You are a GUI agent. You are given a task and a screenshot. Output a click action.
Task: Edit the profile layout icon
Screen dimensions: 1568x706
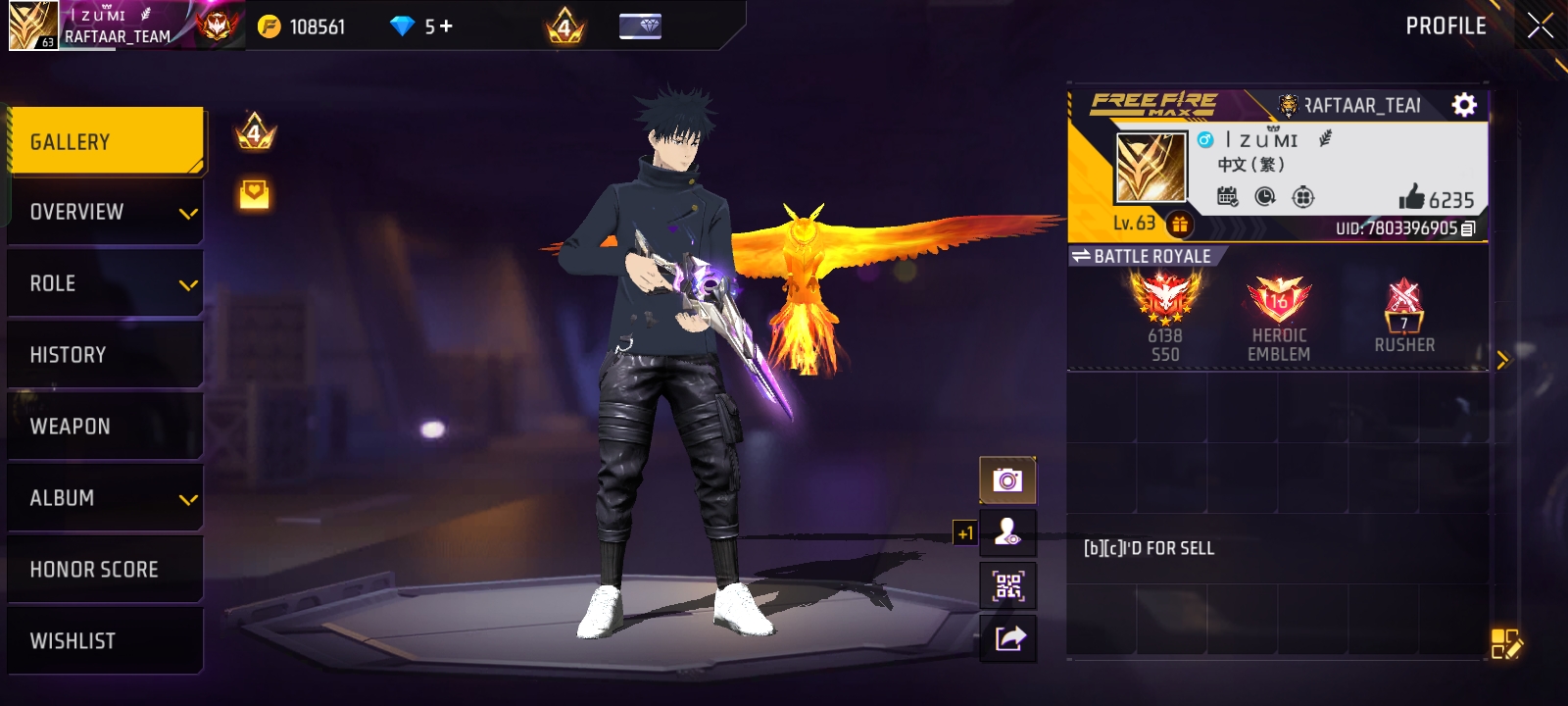(x=1505, y=644)
